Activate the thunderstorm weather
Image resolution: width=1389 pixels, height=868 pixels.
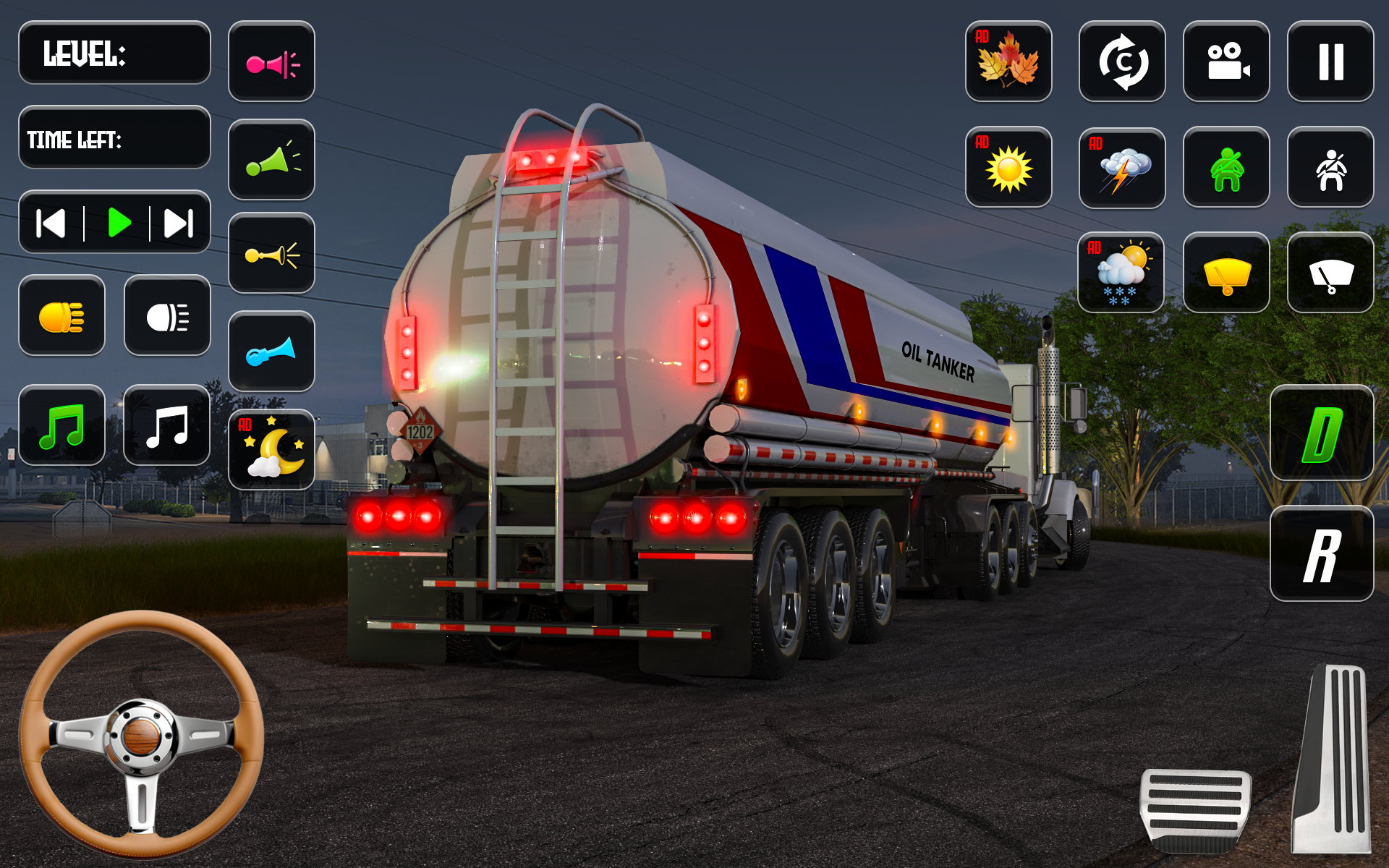coord(1121,169)
